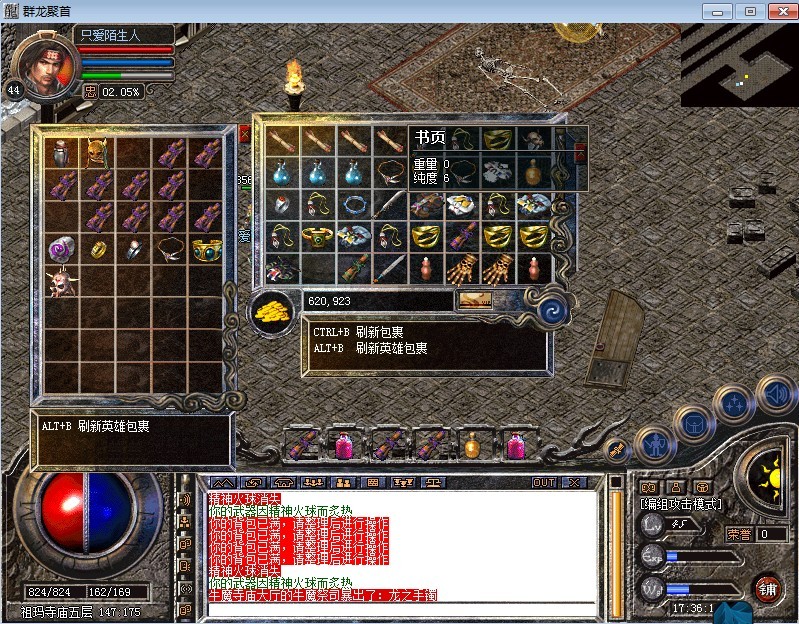Click the 编组攻击模式 attack mode label

coord(681,504)
